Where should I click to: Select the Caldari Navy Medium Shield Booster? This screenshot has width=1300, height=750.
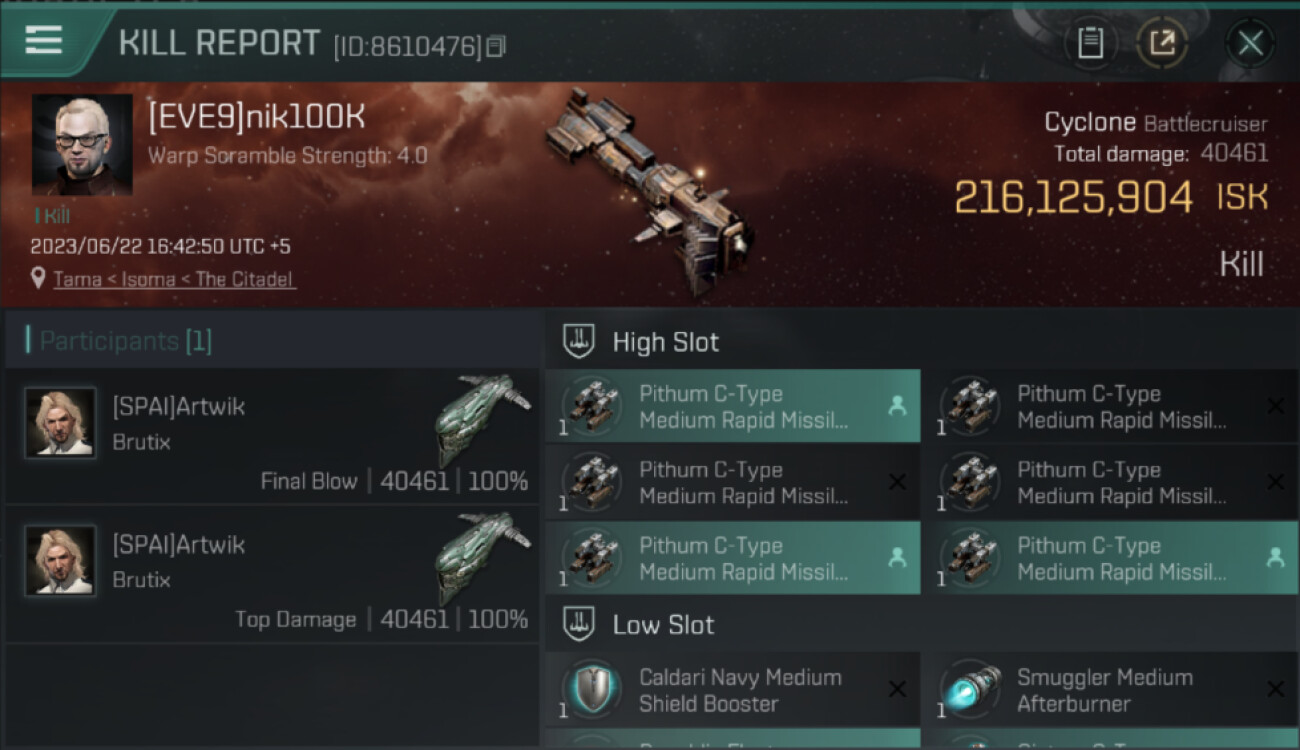point(732,690)
